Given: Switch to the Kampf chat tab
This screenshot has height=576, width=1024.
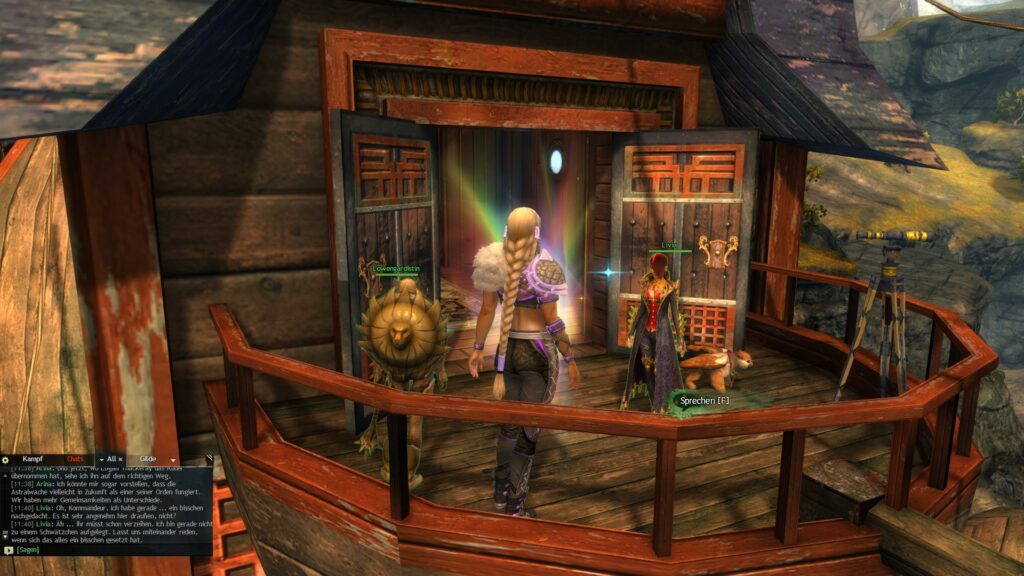Looking at the screenshot, I should coord(34,459).
